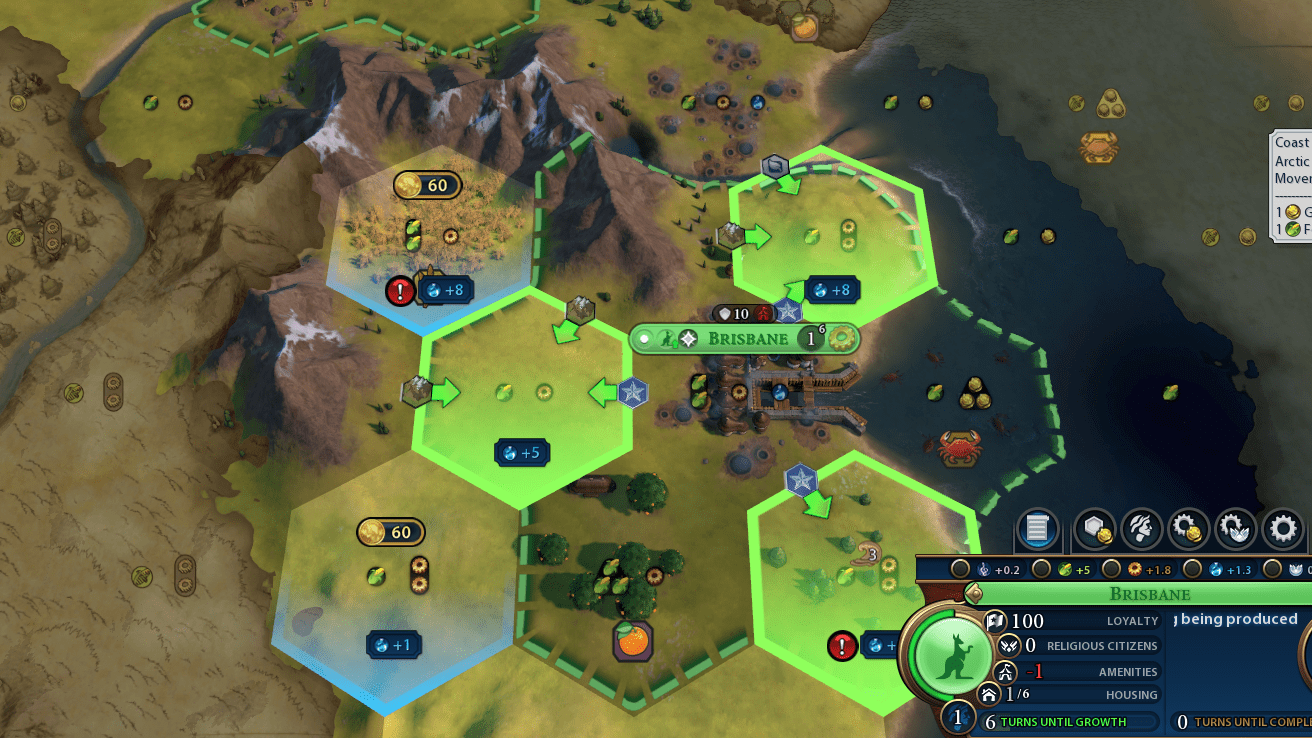Open manage citizens with the head icon

(x=1141, y=528)
